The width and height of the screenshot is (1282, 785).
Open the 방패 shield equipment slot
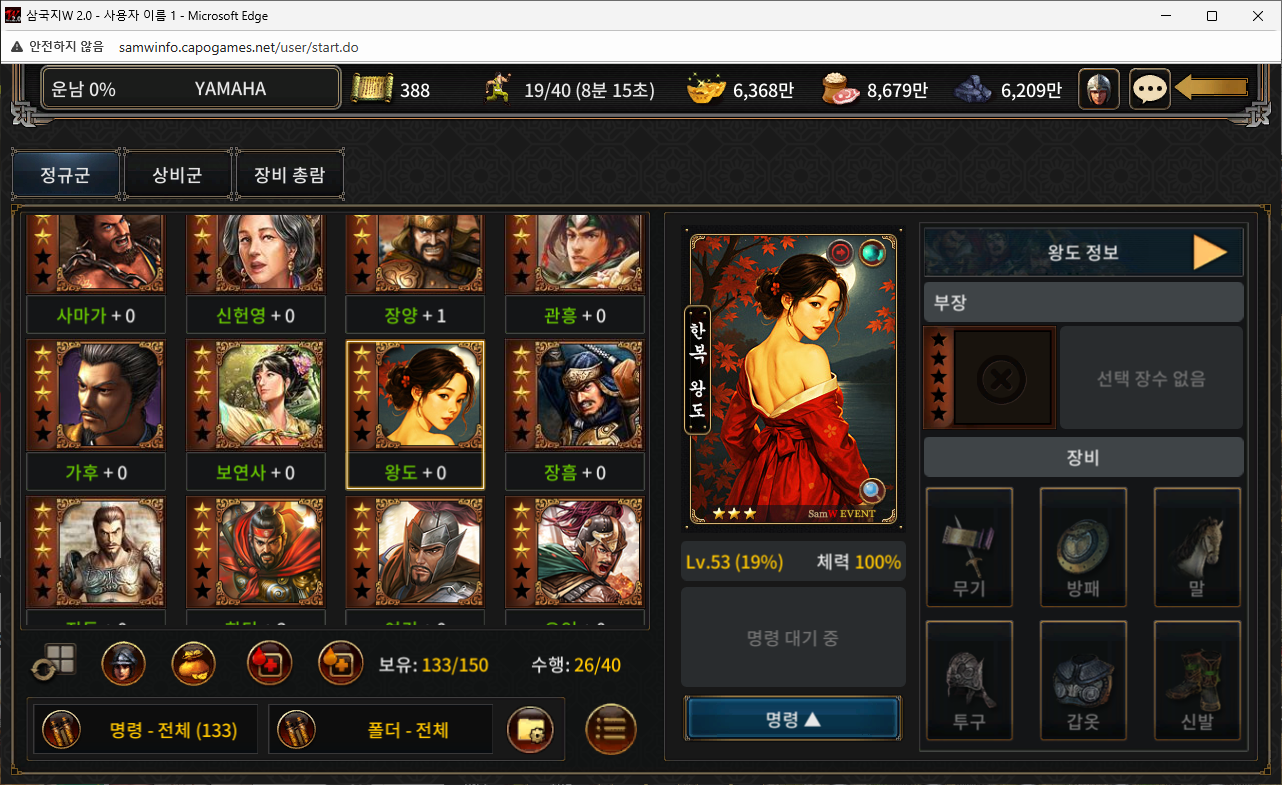tap(1083, 547)
